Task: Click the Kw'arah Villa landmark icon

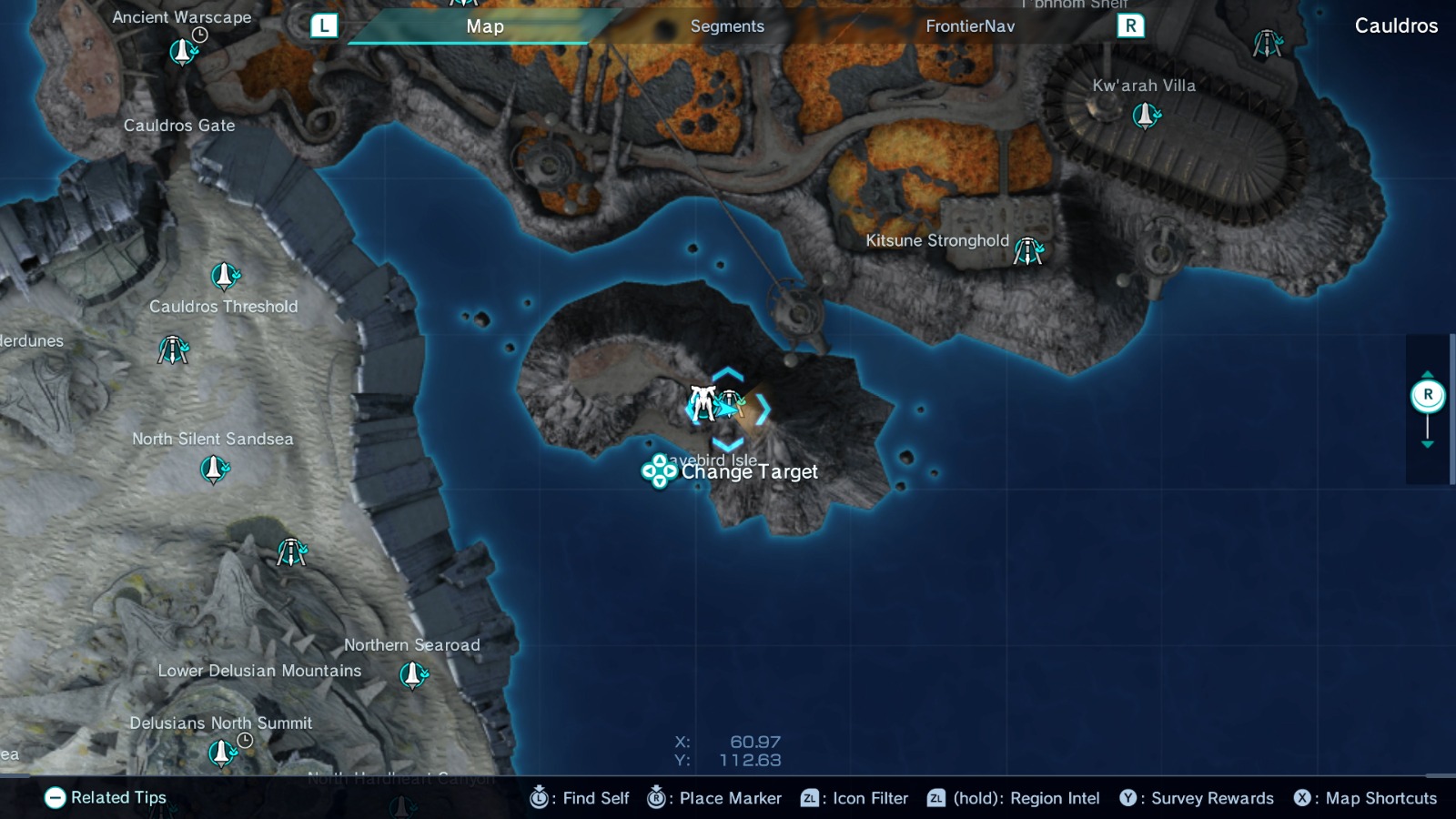Action: [x=1145, y=115]
